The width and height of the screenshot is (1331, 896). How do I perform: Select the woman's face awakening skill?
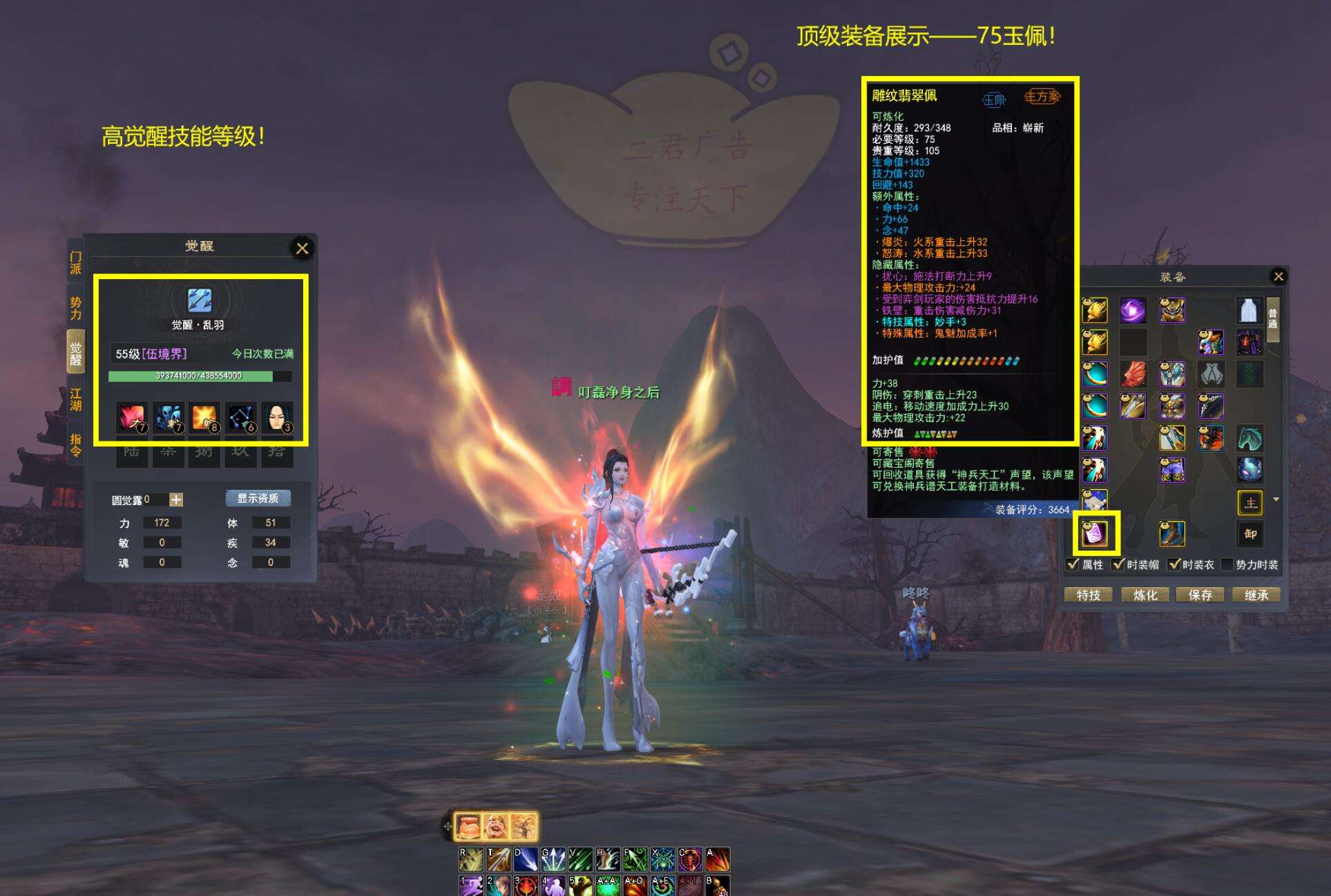(277, 417)
